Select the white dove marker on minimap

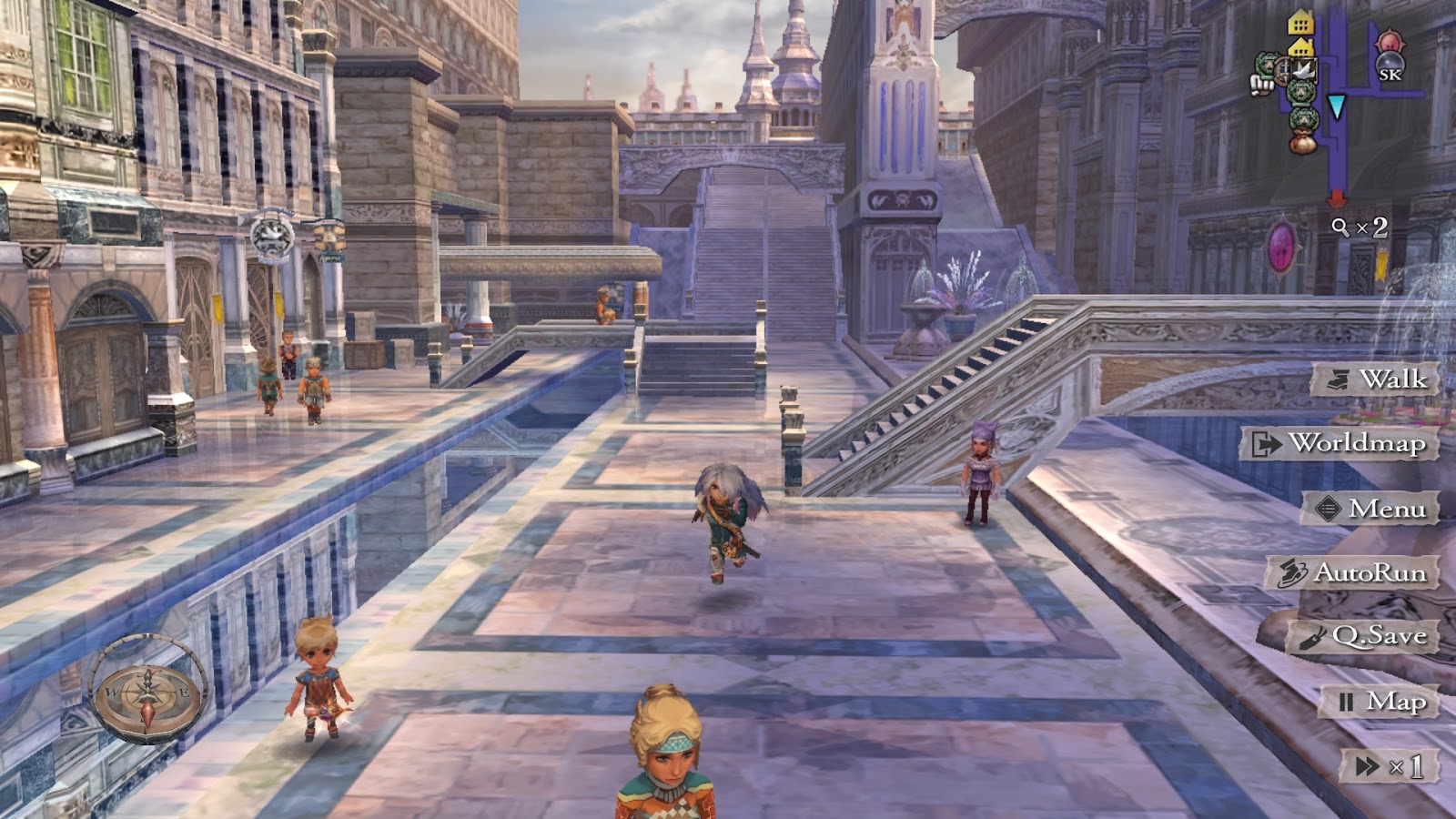coord(1304,70)
